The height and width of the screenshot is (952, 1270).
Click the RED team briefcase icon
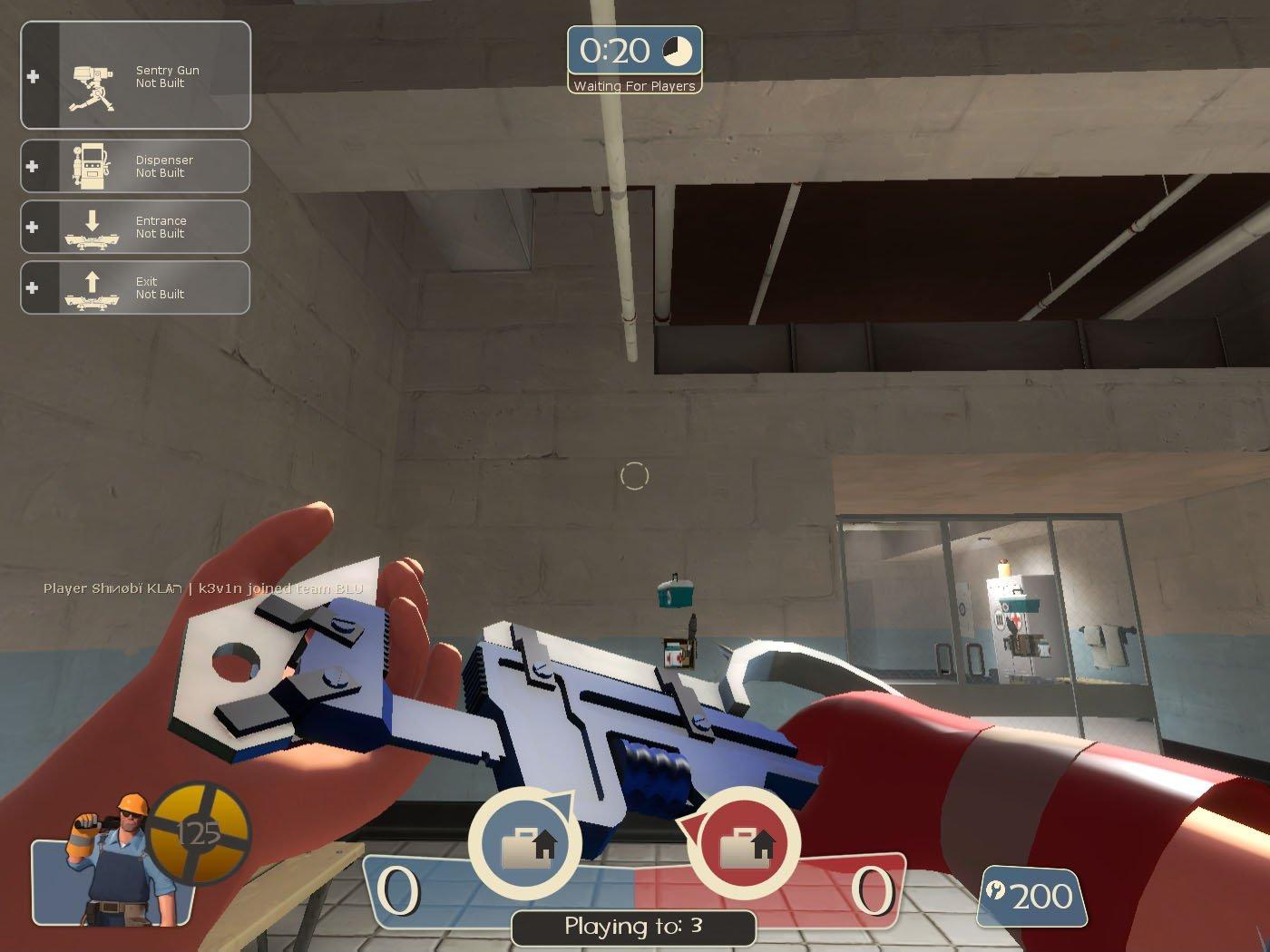coord(745,845)
